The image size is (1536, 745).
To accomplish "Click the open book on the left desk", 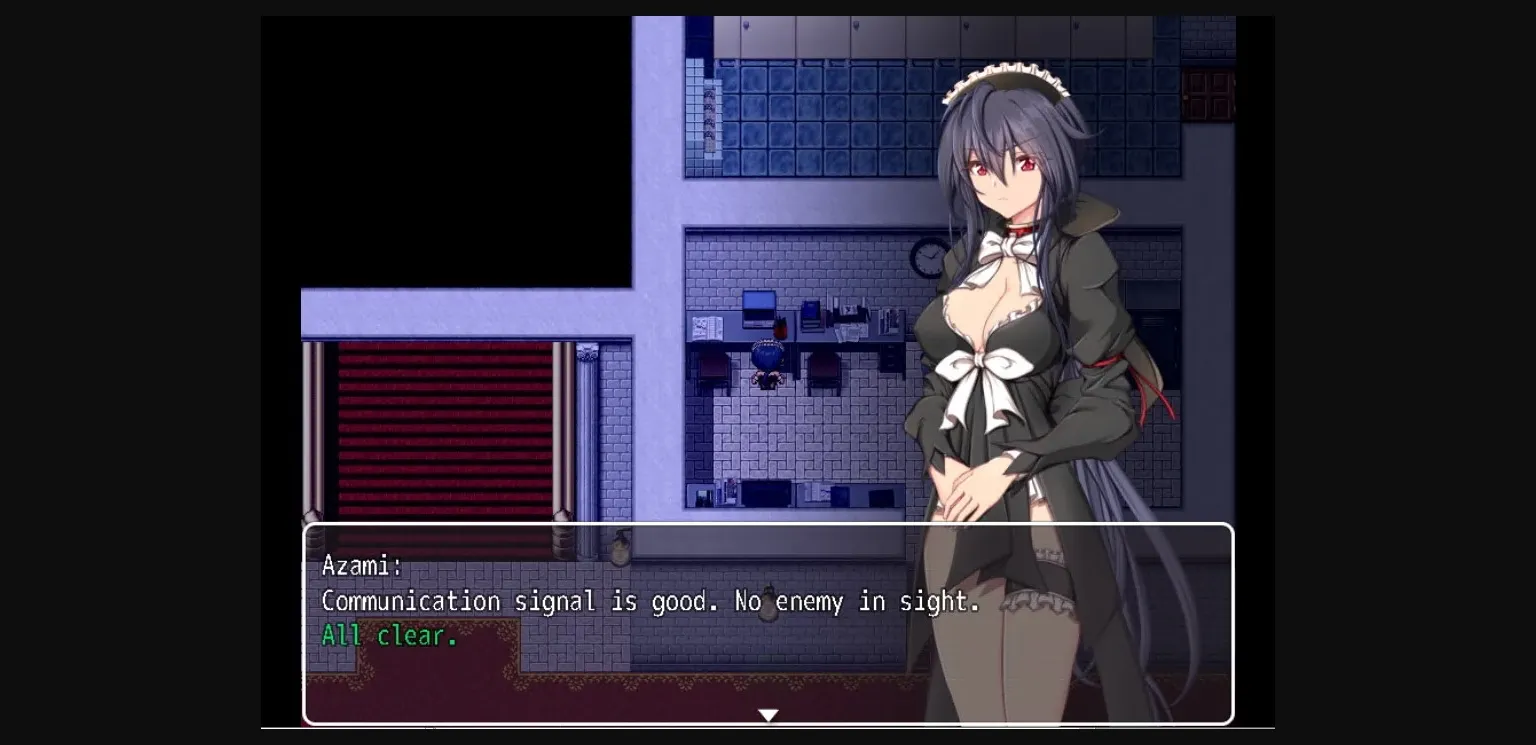I will pyautogui.click(x=710, y=327).
